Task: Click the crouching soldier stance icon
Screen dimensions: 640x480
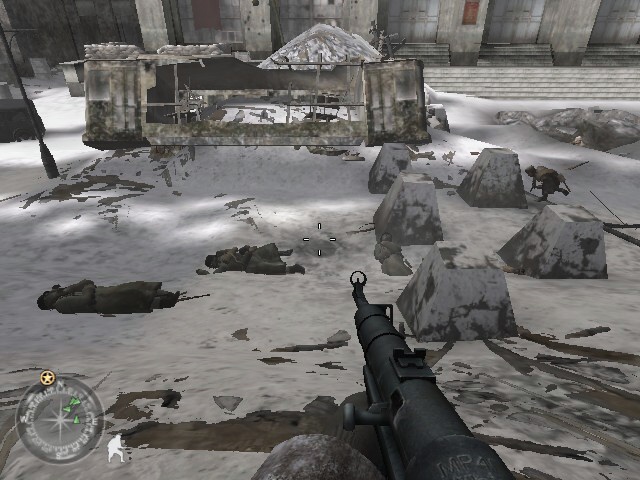Action: (116, 447)
